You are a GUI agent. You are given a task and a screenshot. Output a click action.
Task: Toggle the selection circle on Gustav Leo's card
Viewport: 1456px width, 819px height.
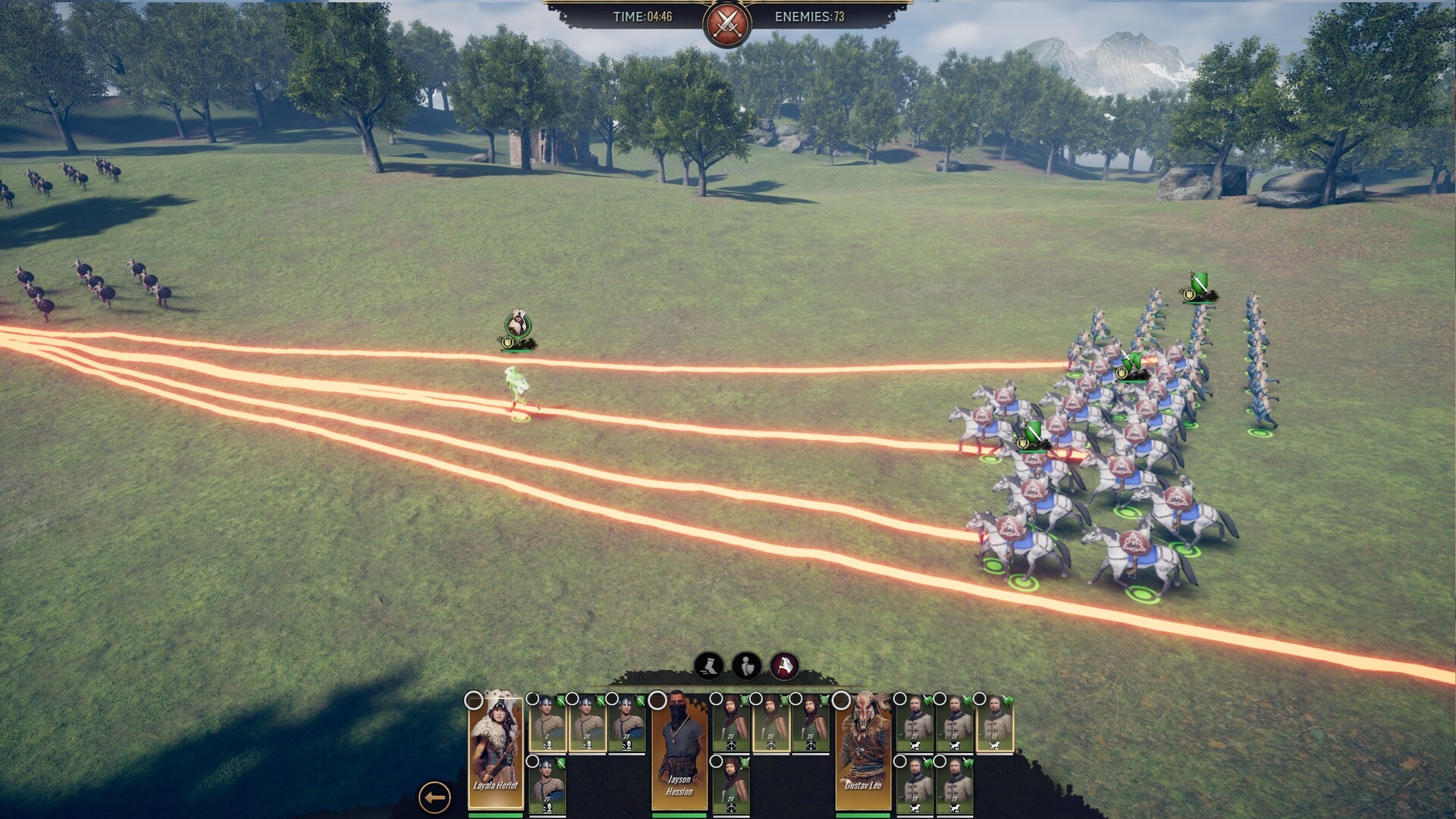coord(841,700)
